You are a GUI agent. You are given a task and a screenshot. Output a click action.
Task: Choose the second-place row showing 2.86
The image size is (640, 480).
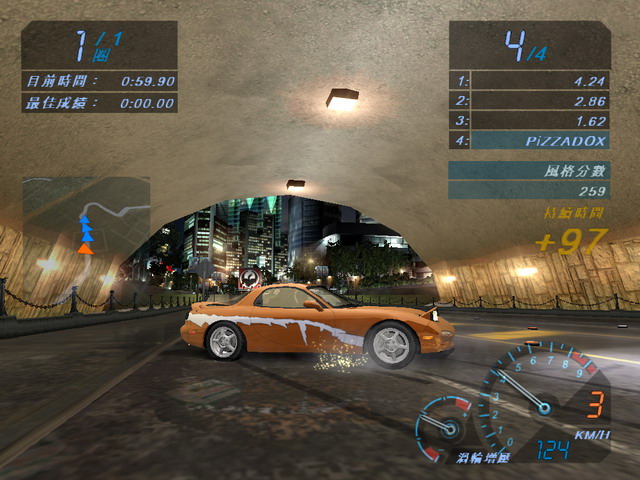529,101
